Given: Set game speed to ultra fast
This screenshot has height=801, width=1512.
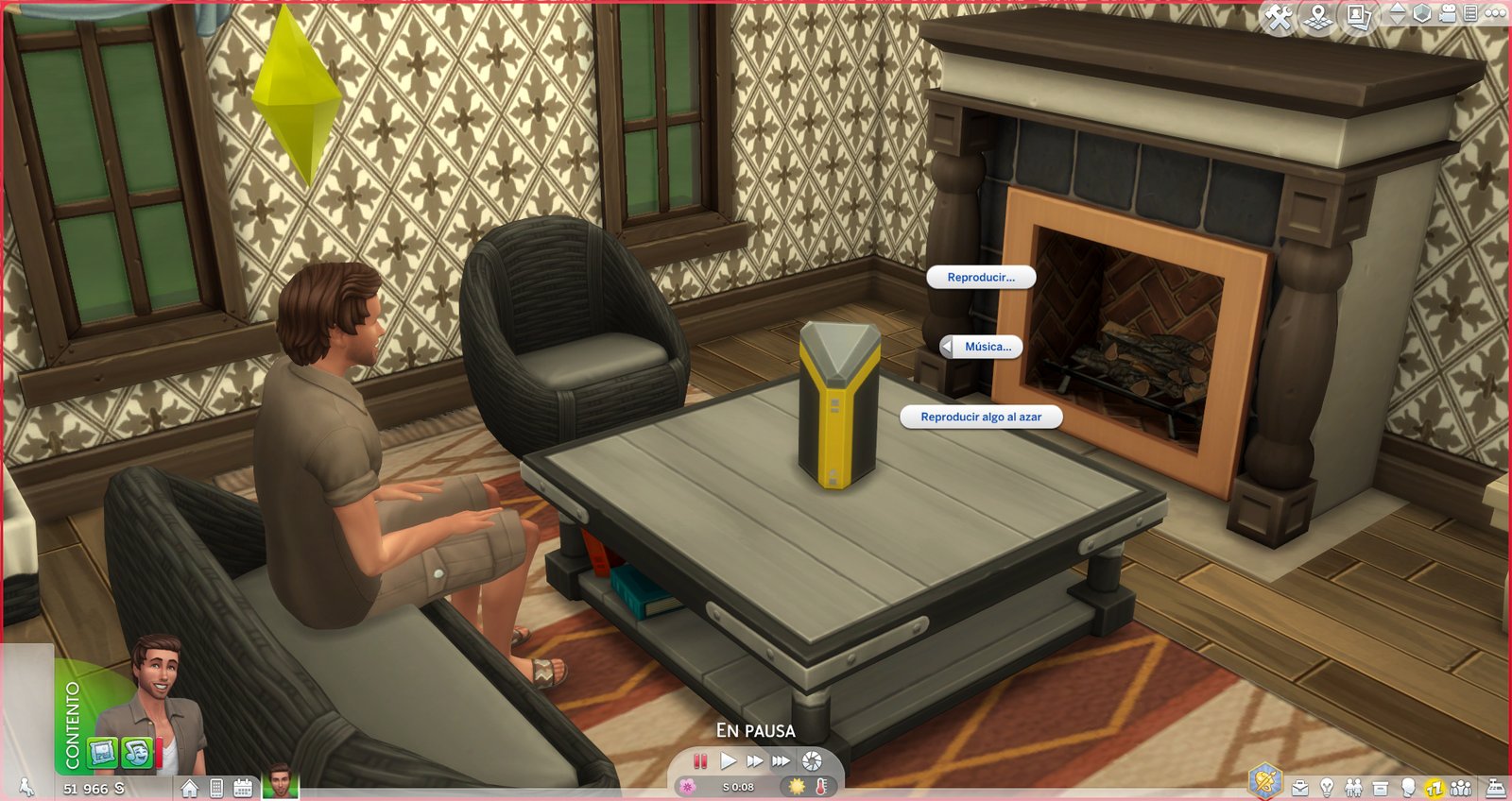Looking at the screenshot, I should coord(781,761).
